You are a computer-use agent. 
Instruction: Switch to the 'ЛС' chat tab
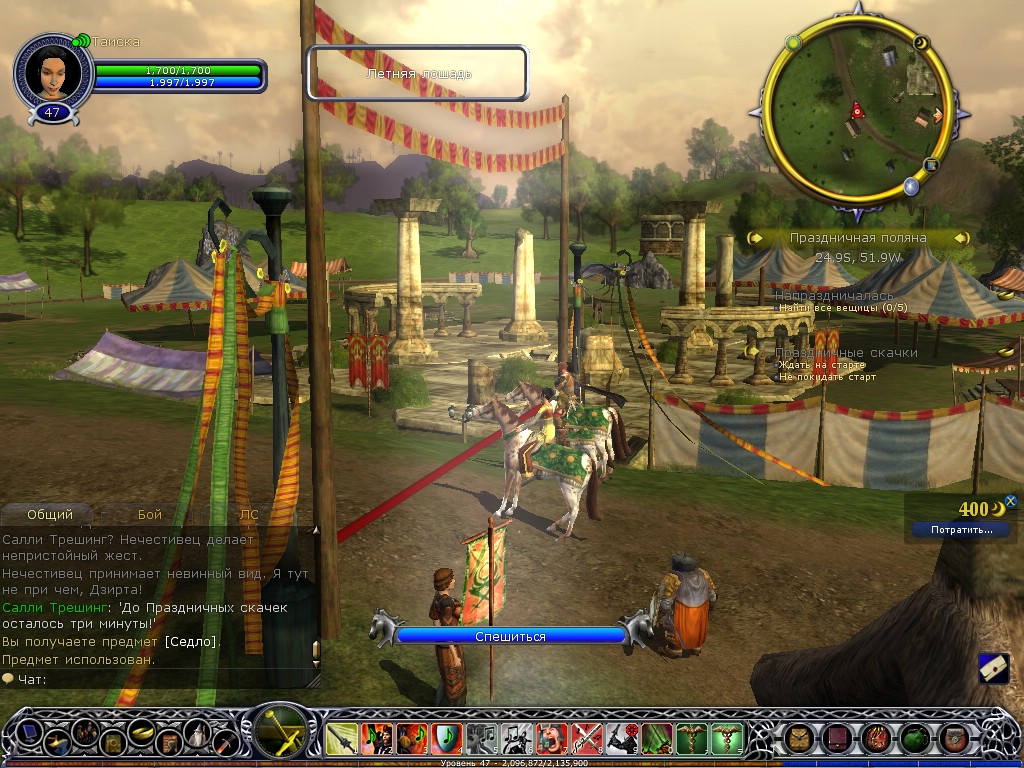249,515
